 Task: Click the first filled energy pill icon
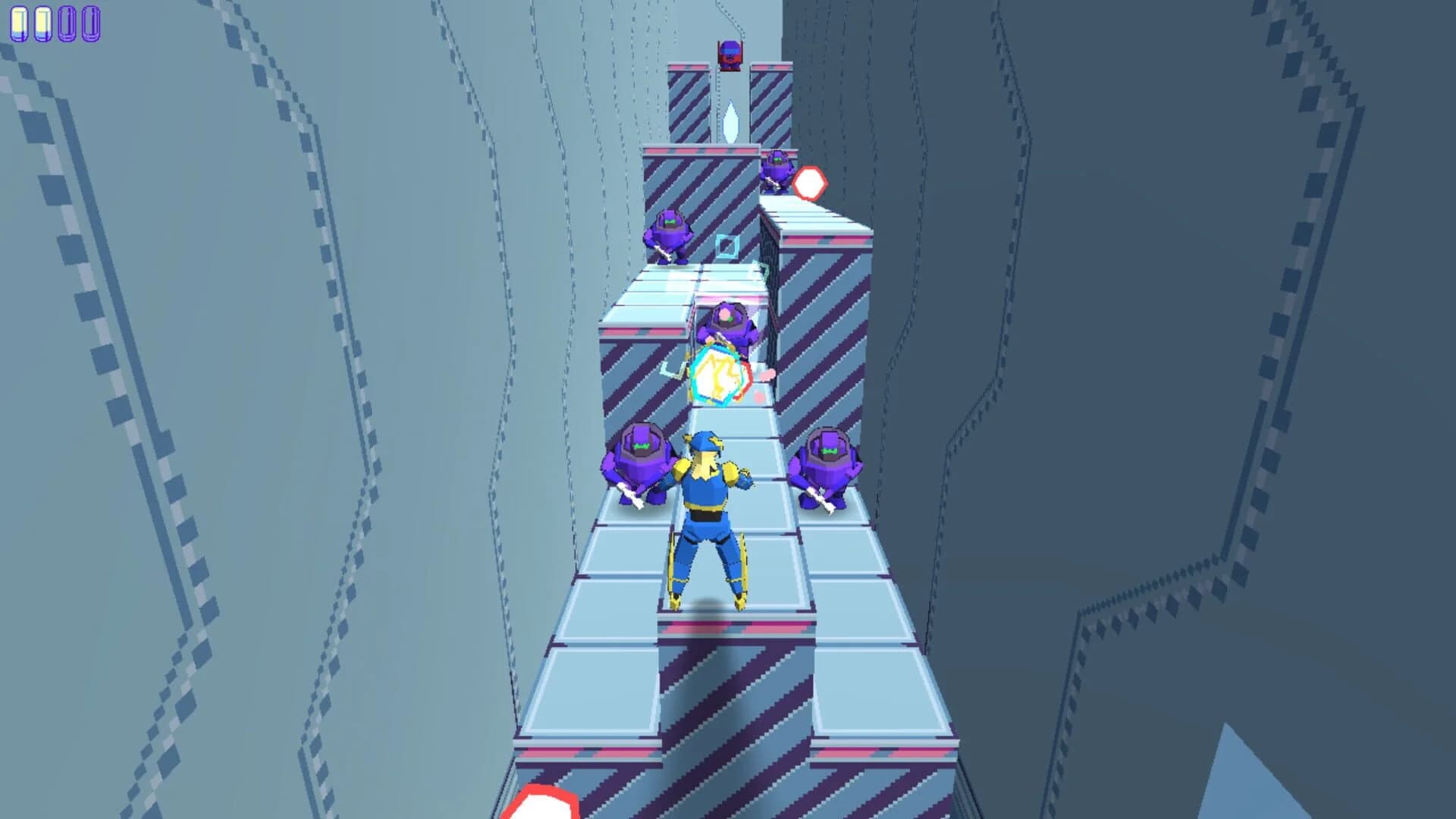pyautogui.click(x=19, y=21)
